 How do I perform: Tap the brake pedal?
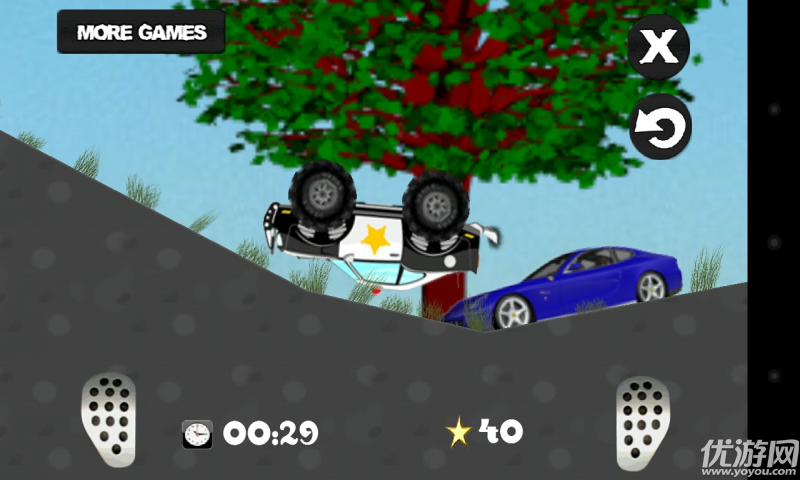[108, 419]
